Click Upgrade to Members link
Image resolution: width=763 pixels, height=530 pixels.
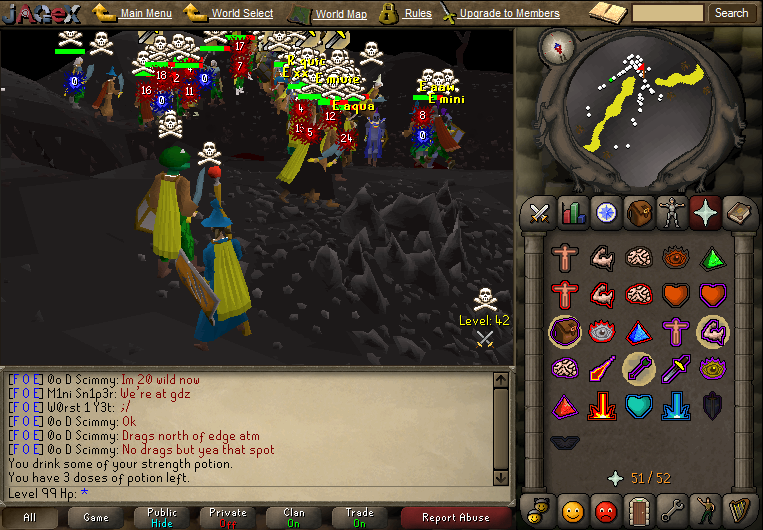[509, 14]
